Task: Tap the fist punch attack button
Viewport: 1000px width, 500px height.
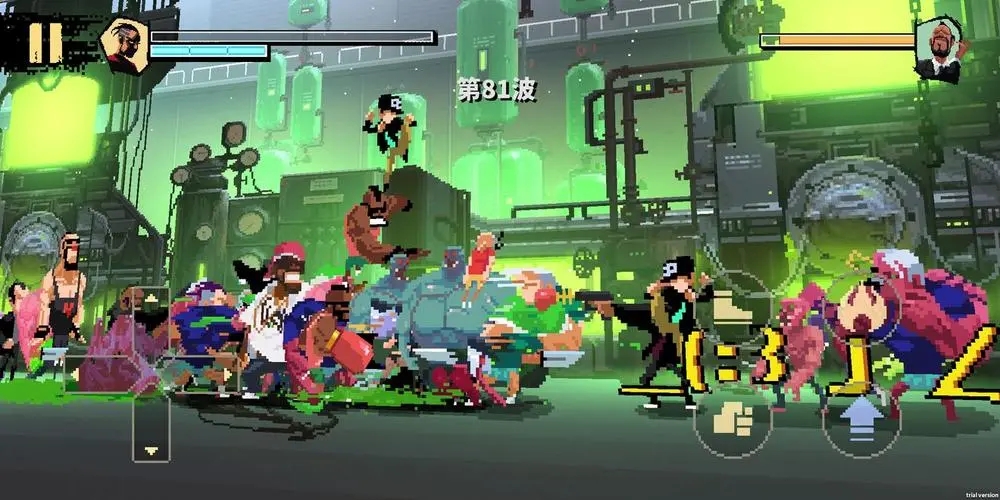Action: coord(735,417)
